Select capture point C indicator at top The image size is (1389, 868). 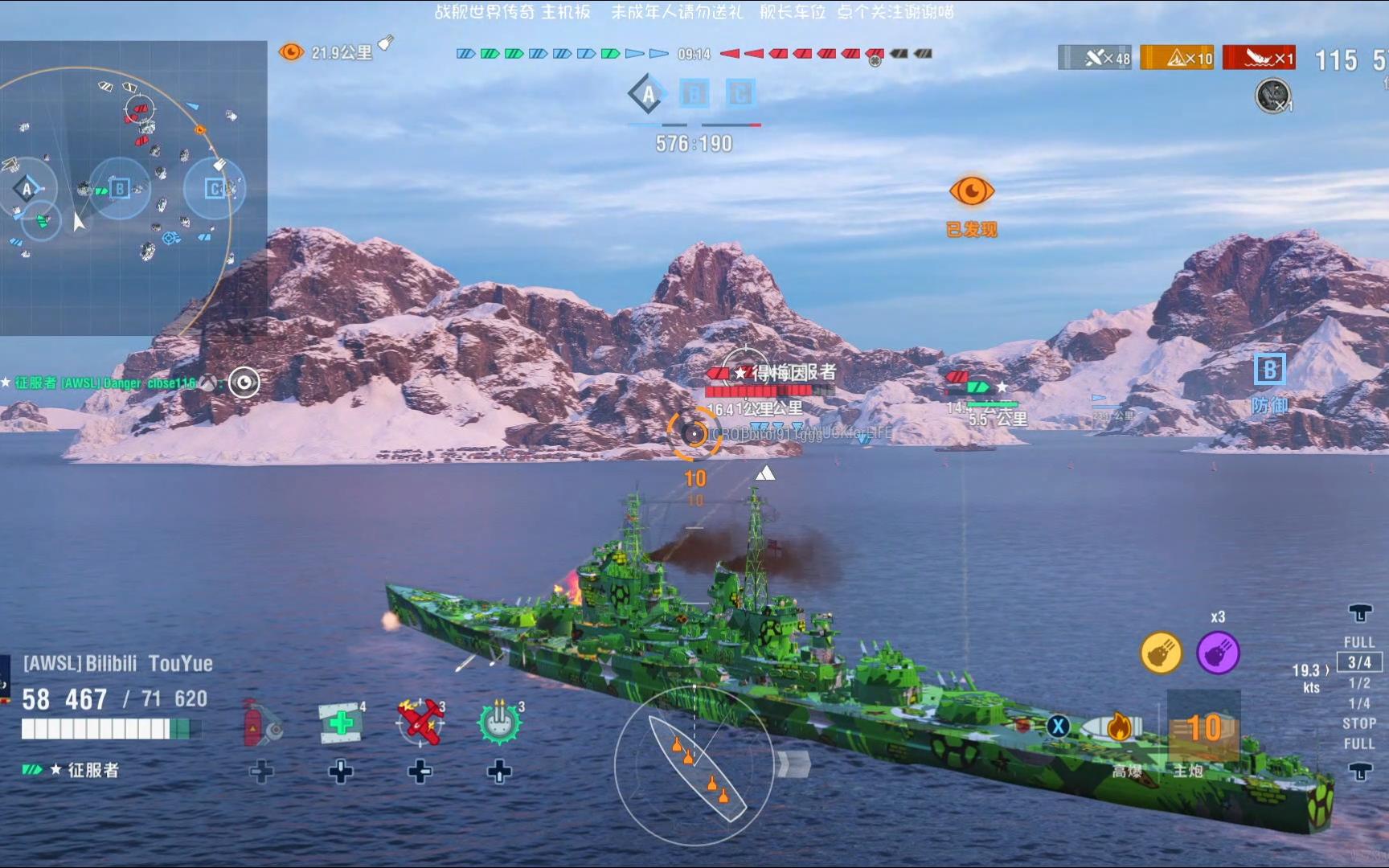740,94
